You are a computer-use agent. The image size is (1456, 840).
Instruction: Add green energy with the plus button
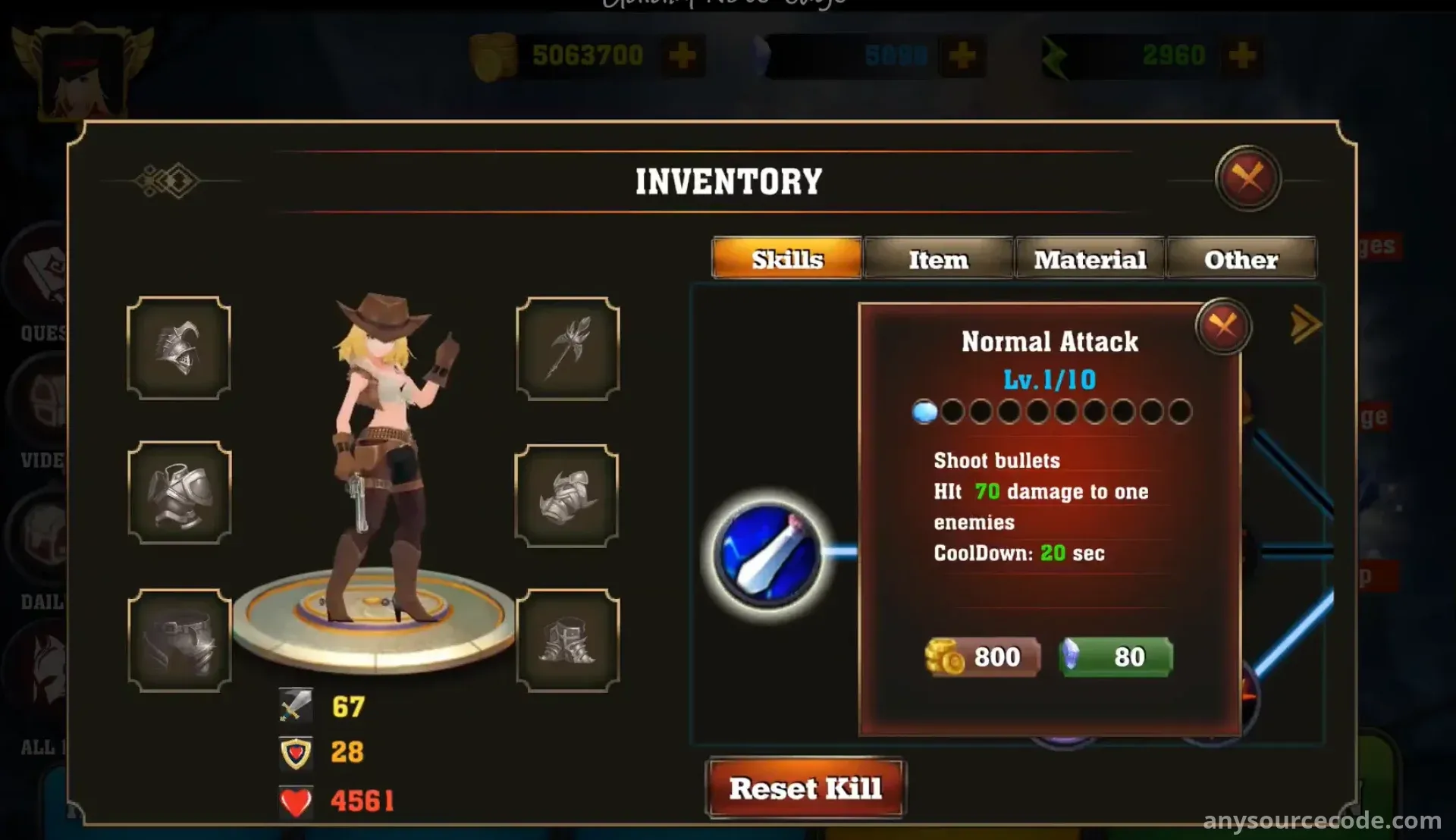point(1242,55)
